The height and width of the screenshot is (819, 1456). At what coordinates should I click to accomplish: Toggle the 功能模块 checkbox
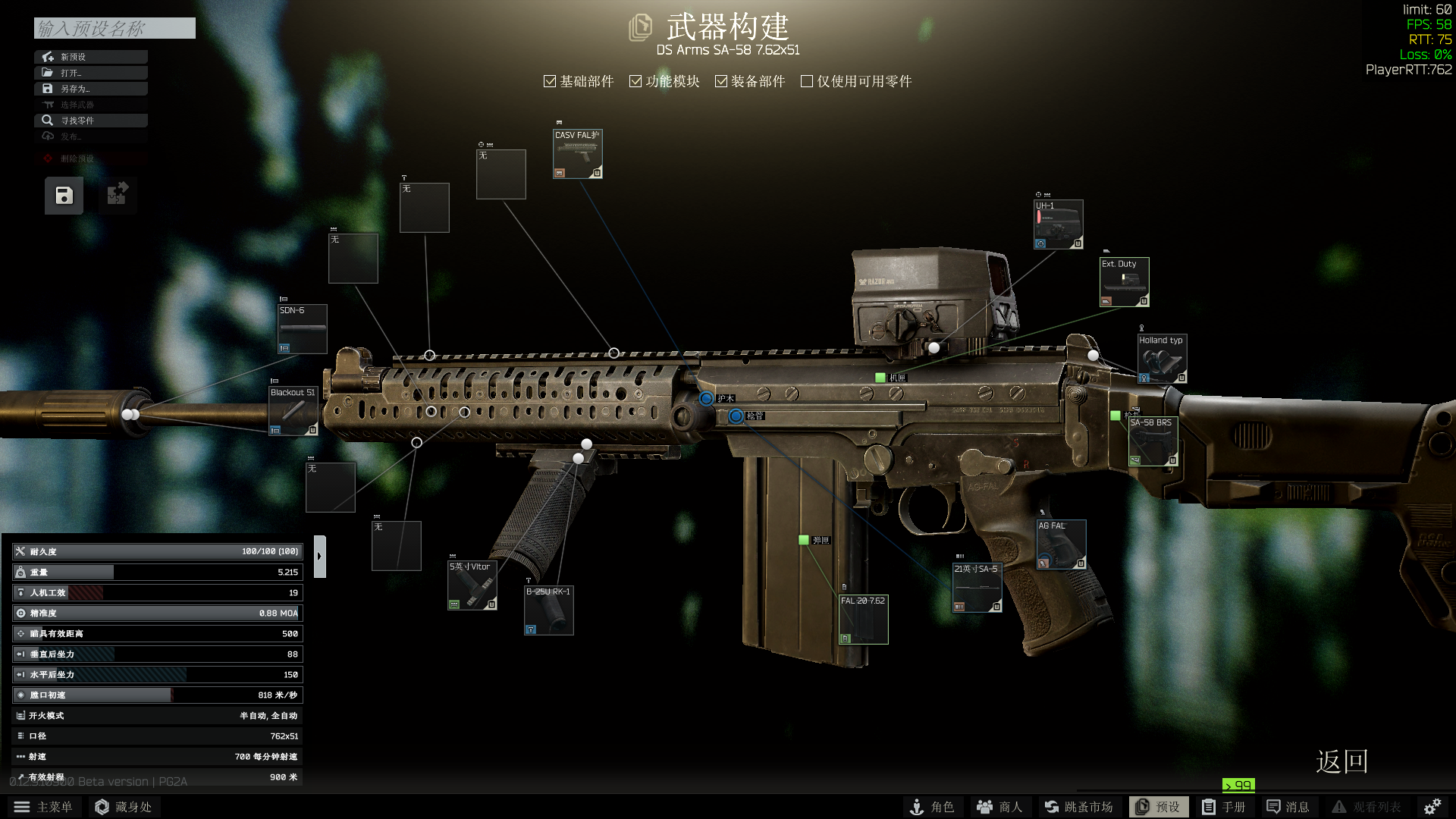pos(635,81)
